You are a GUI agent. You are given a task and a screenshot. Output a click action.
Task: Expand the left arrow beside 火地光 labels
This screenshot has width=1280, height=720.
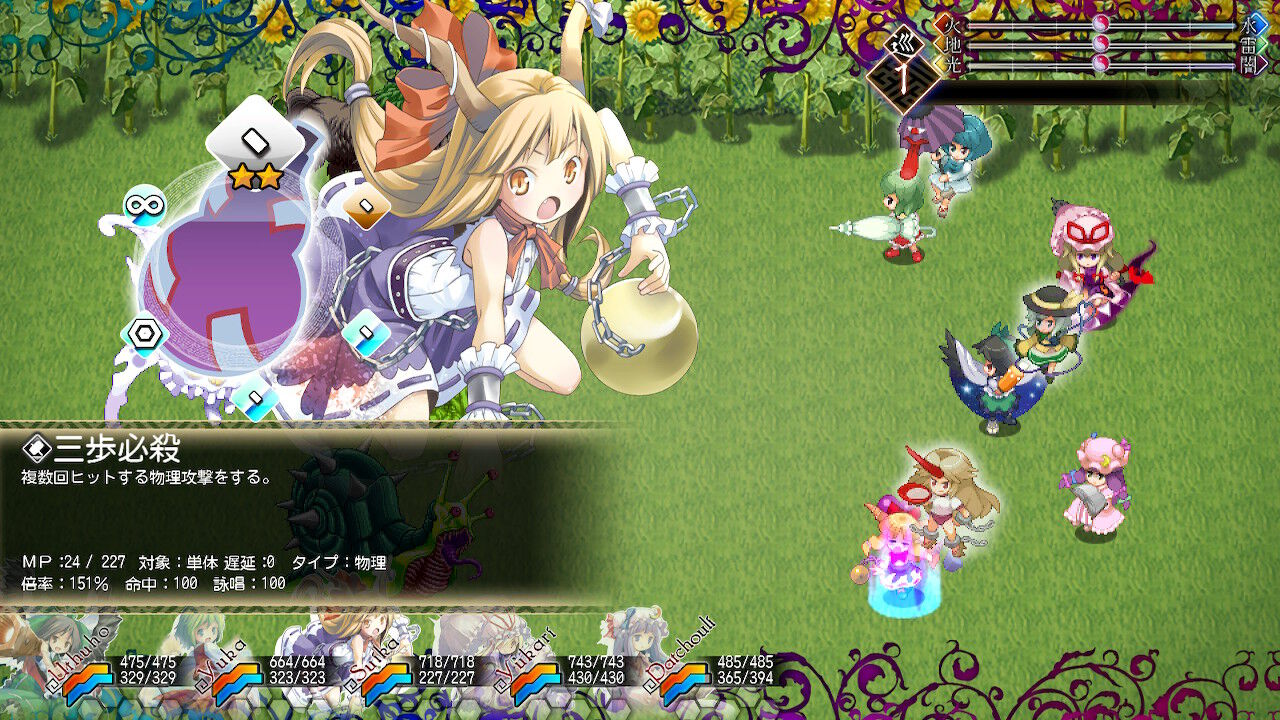click(x=937, y=43)
